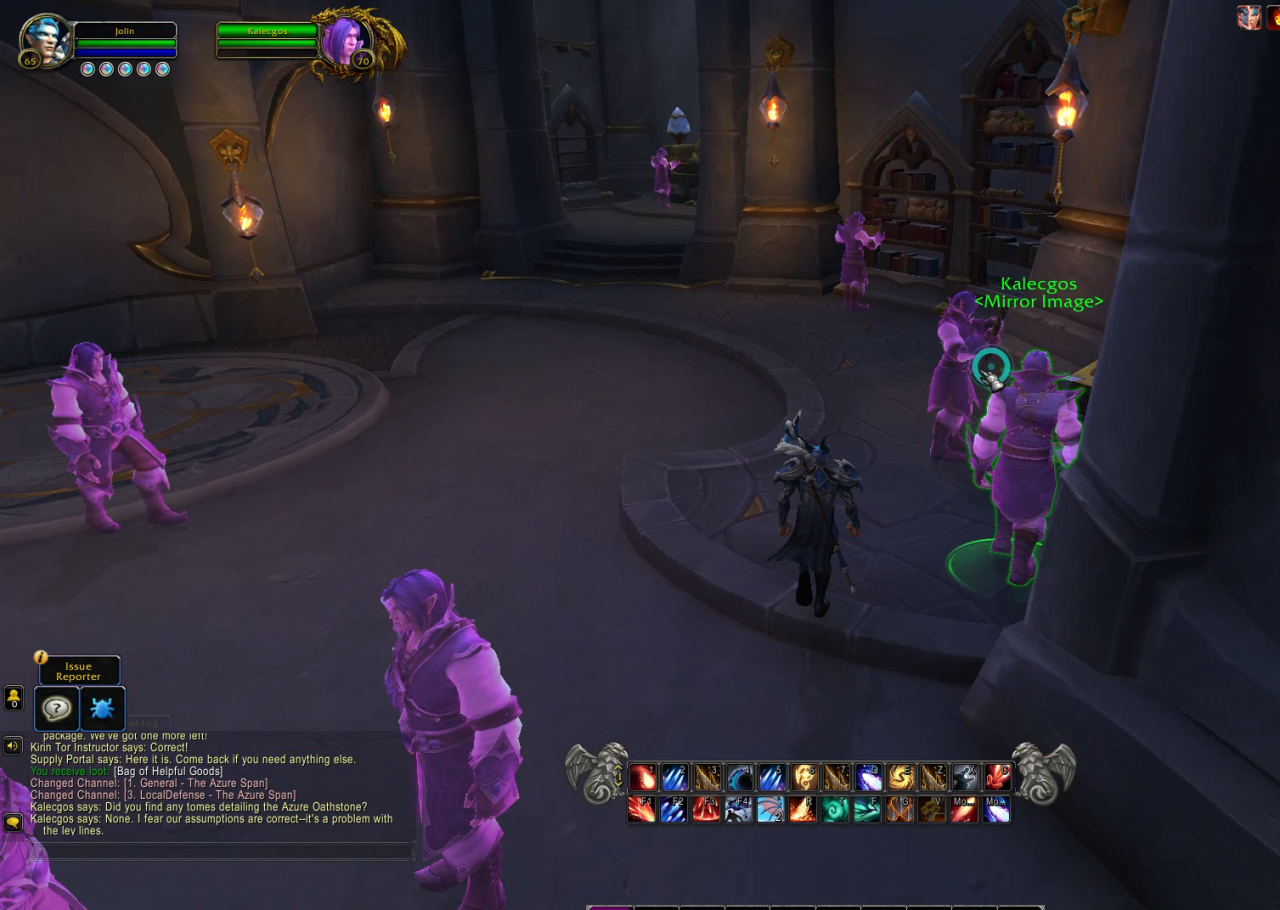
Task: Open the chat menu speech bubble
Action: 13,822
